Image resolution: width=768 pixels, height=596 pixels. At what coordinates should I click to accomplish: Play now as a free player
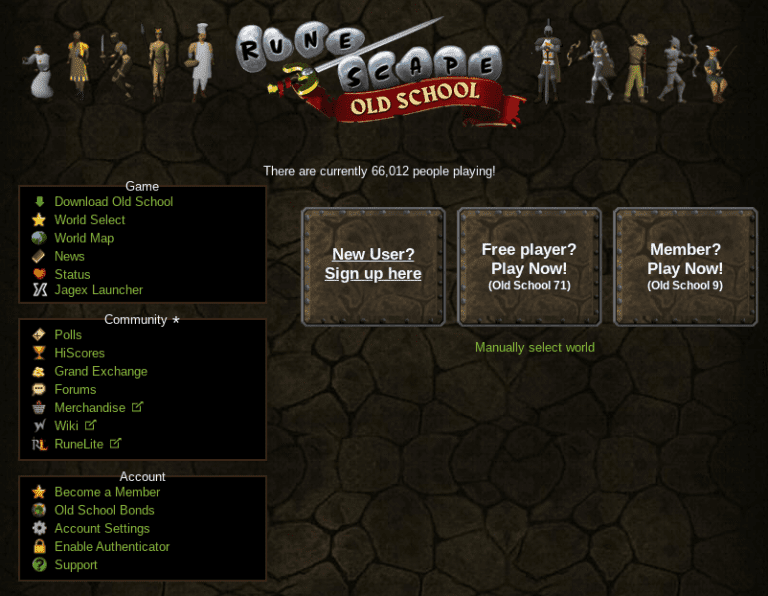click(529, 266)
